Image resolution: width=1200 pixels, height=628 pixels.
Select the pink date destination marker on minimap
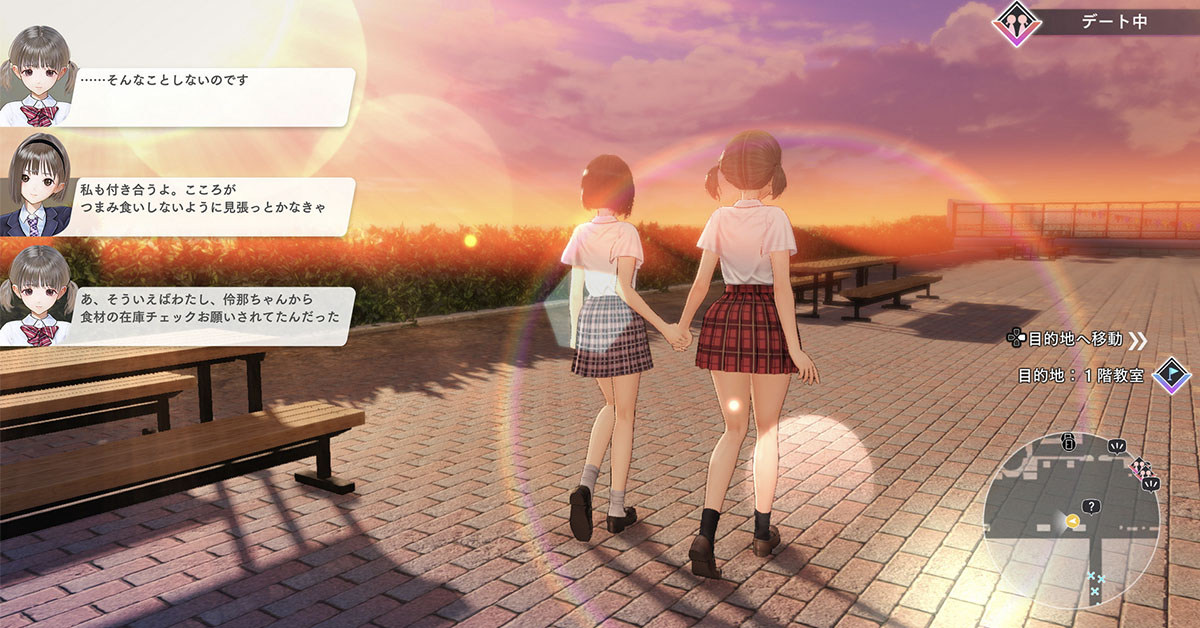1139,467
